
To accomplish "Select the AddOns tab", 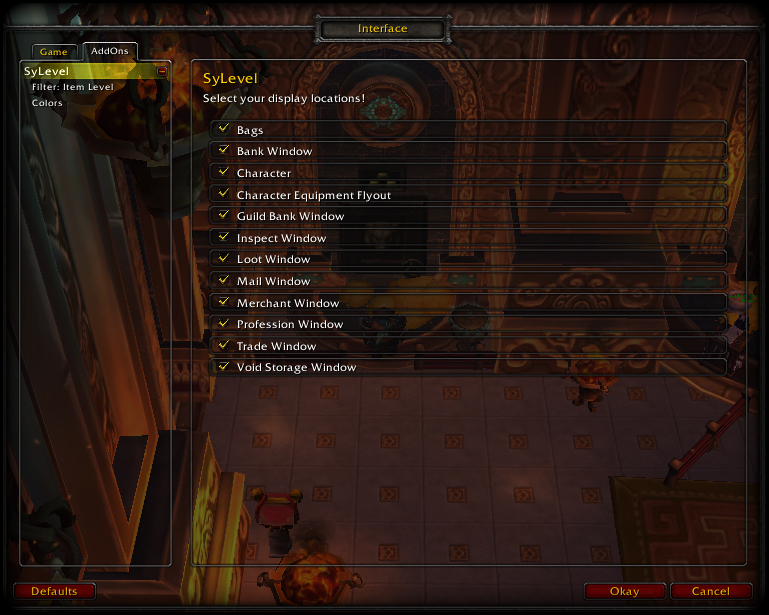I will (x=110, y=51).
